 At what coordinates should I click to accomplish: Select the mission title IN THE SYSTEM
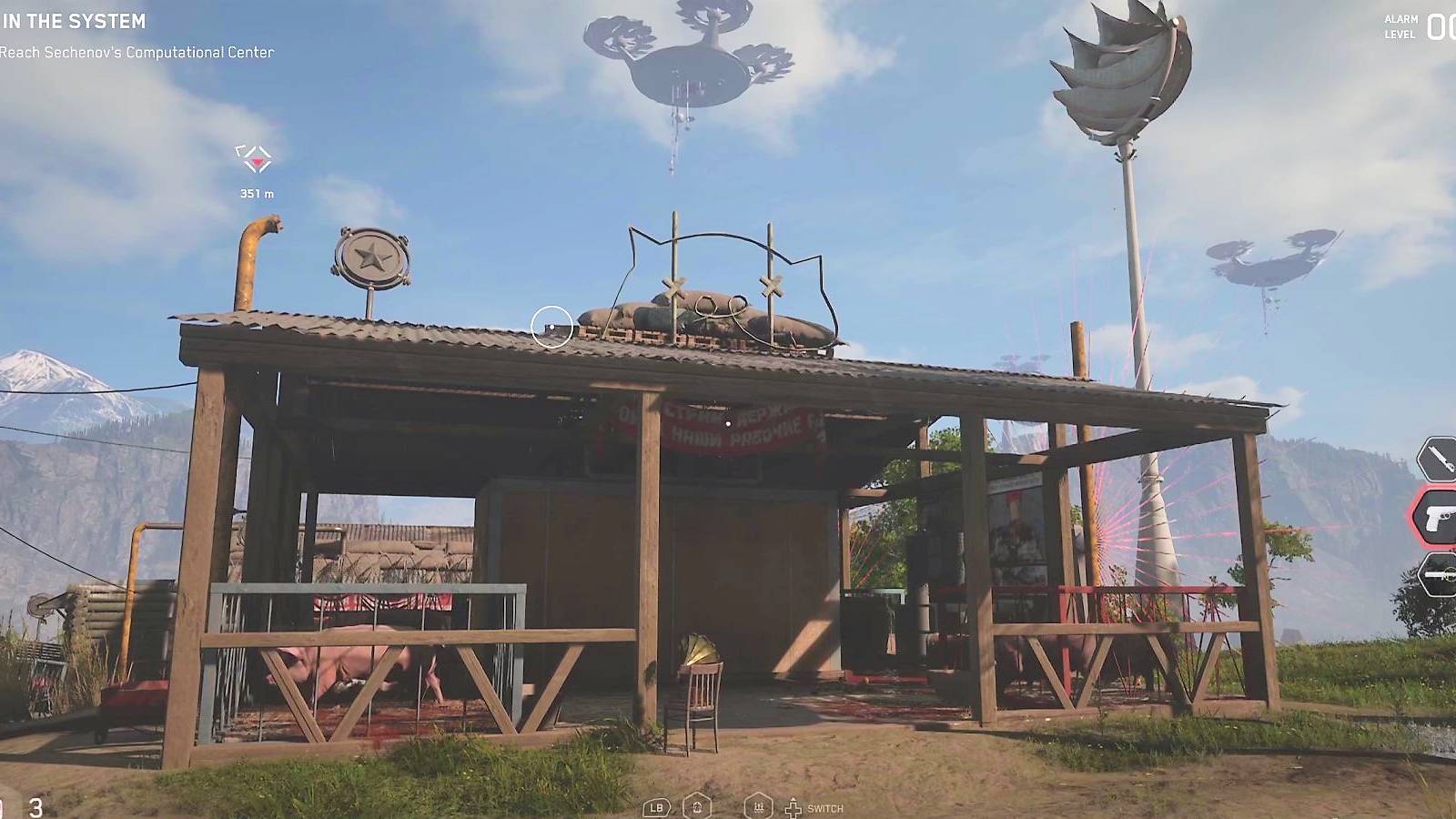pyautogui.click(x=75, y=21)
